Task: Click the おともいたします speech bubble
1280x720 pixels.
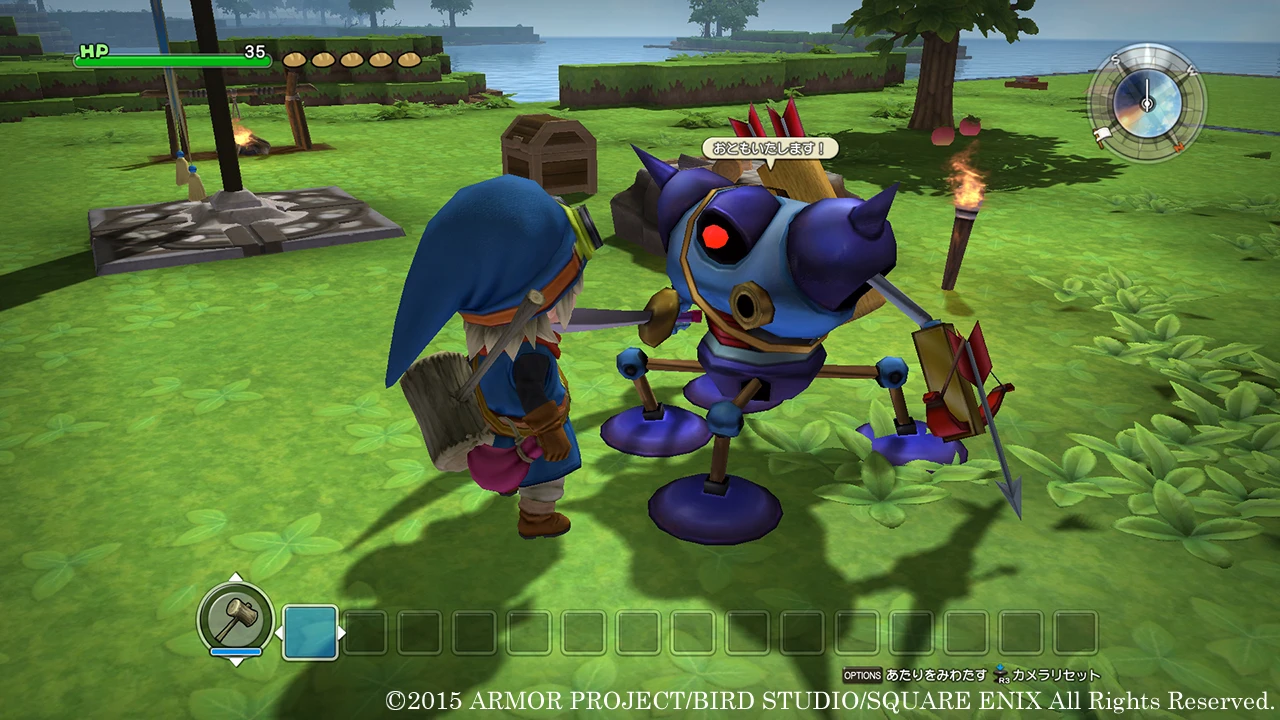Action: click(x=768, y=146)
